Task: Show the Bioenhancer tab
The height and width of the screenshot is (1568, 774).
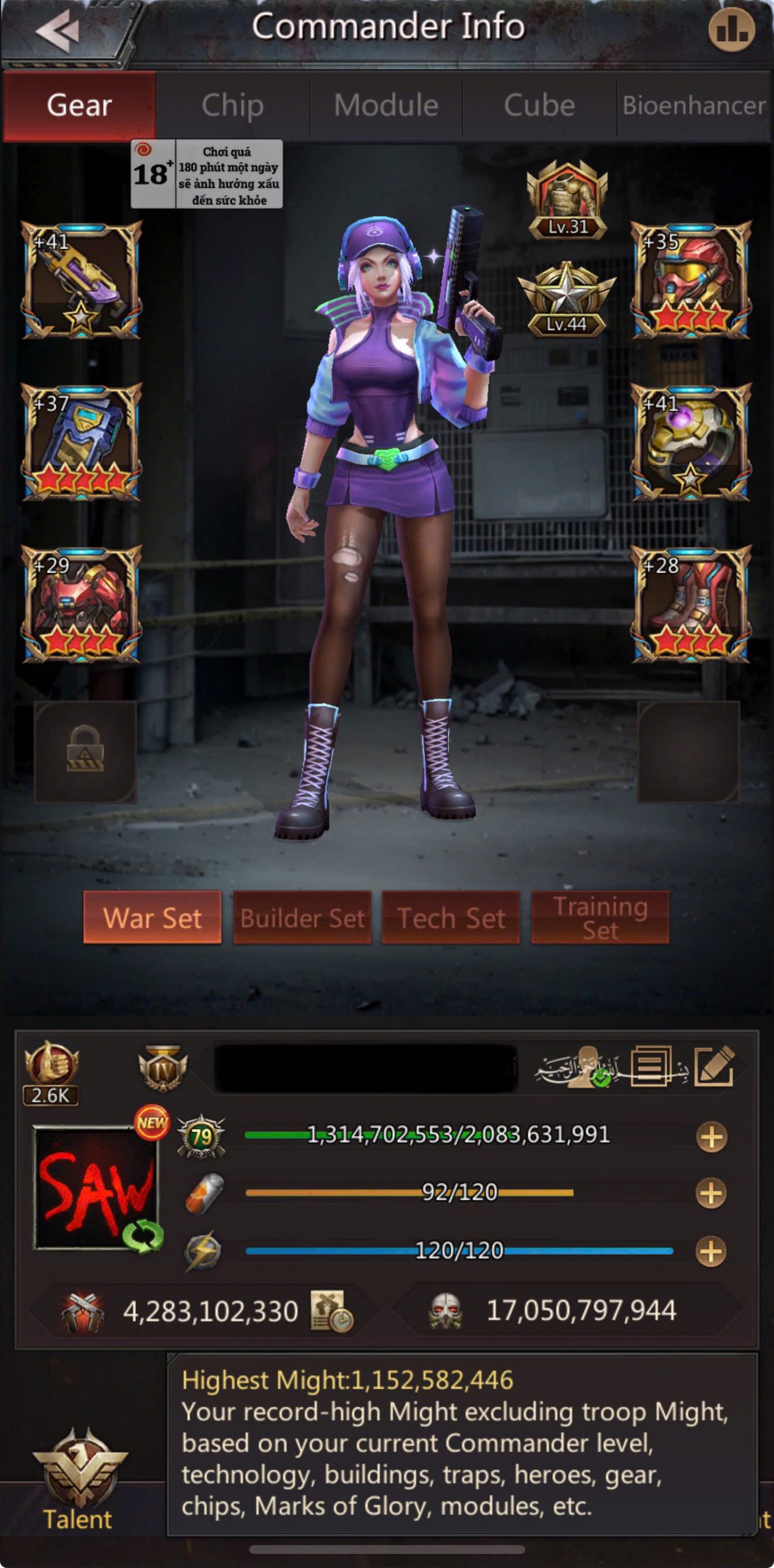Action: pos(694,105)
